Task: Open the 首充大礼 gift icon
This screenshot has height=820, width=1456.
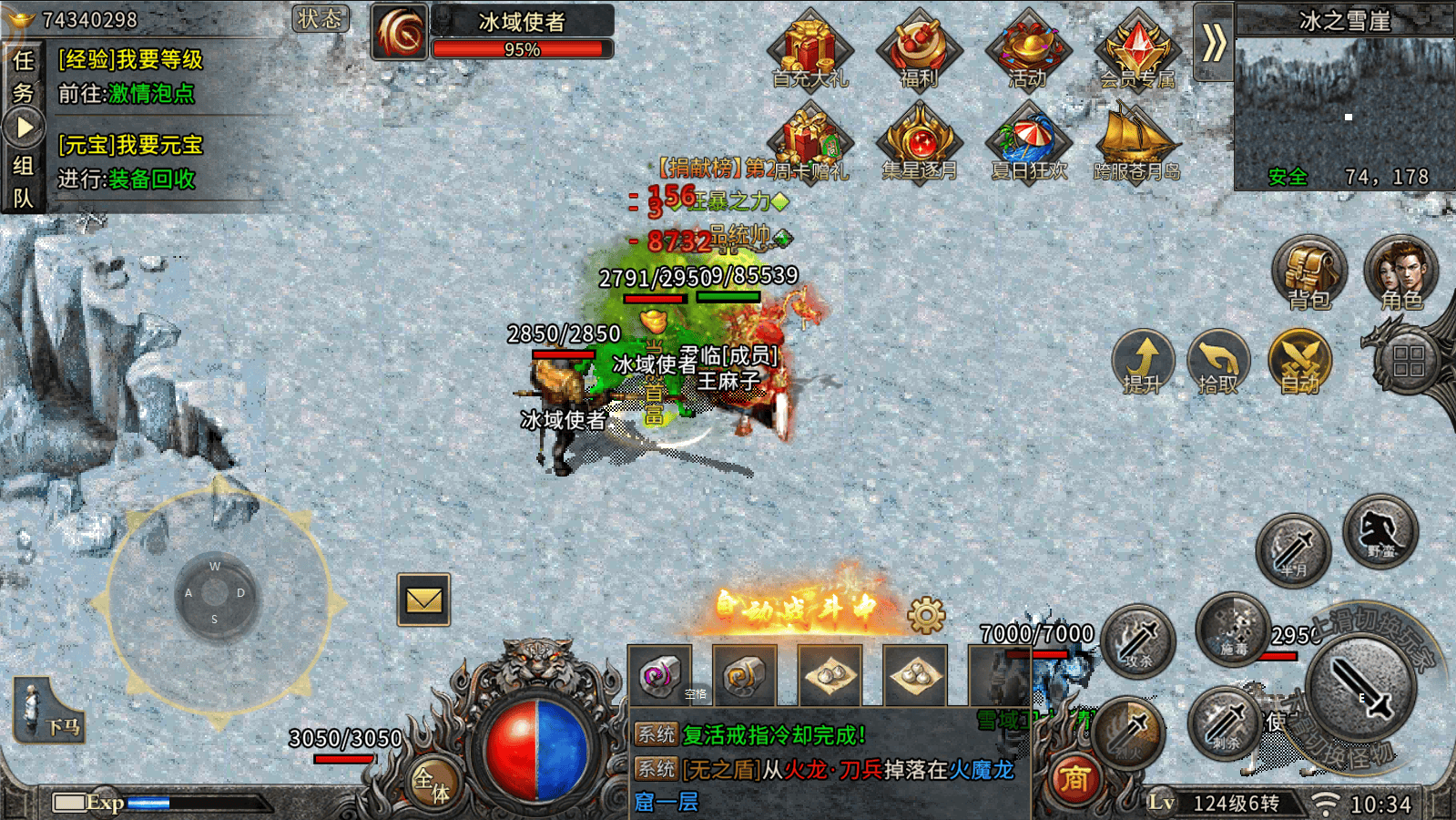Action: 809,51
